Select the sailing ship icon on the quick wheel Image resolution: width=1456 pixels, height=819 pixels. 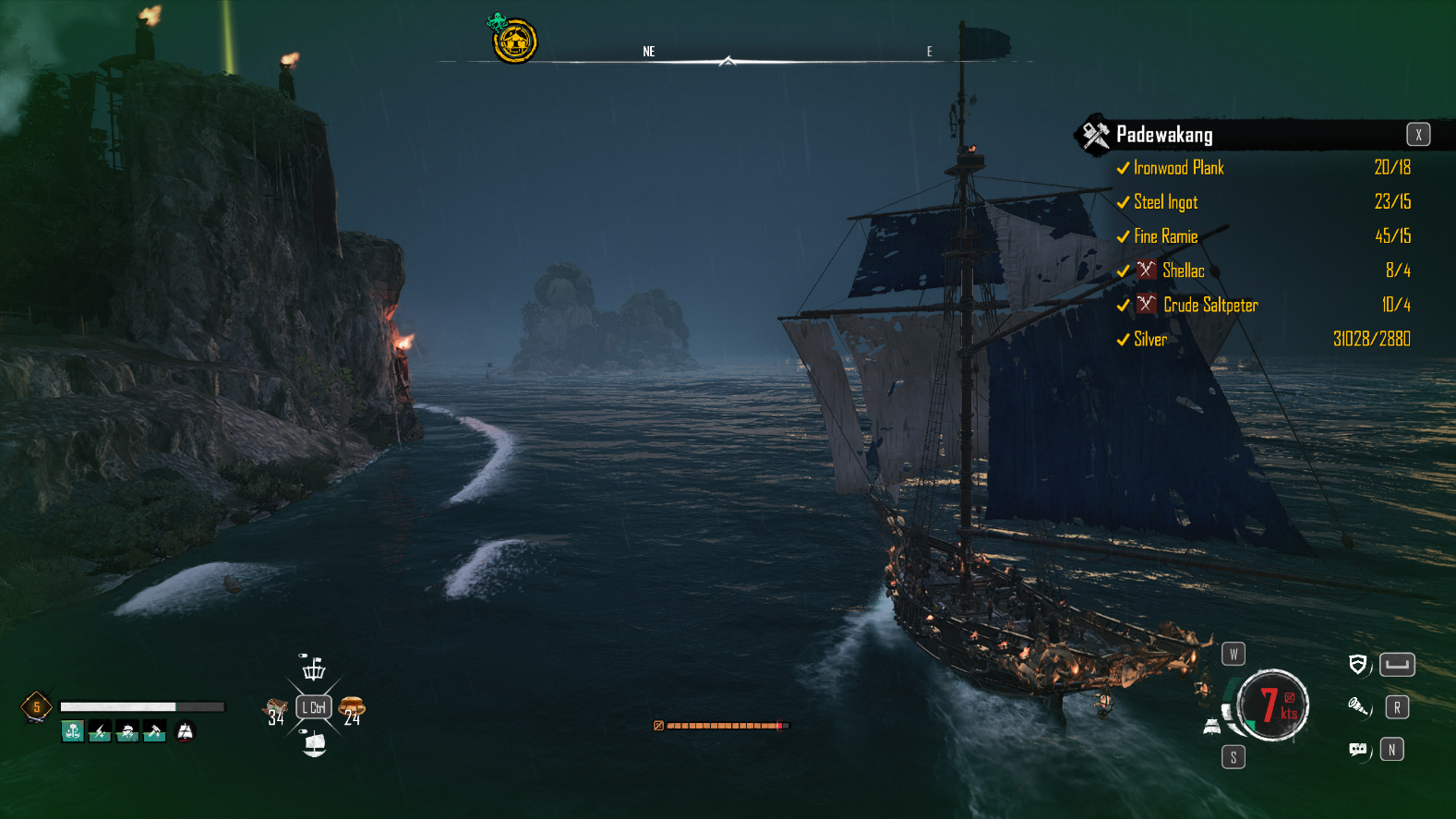(x=314, y=743)
